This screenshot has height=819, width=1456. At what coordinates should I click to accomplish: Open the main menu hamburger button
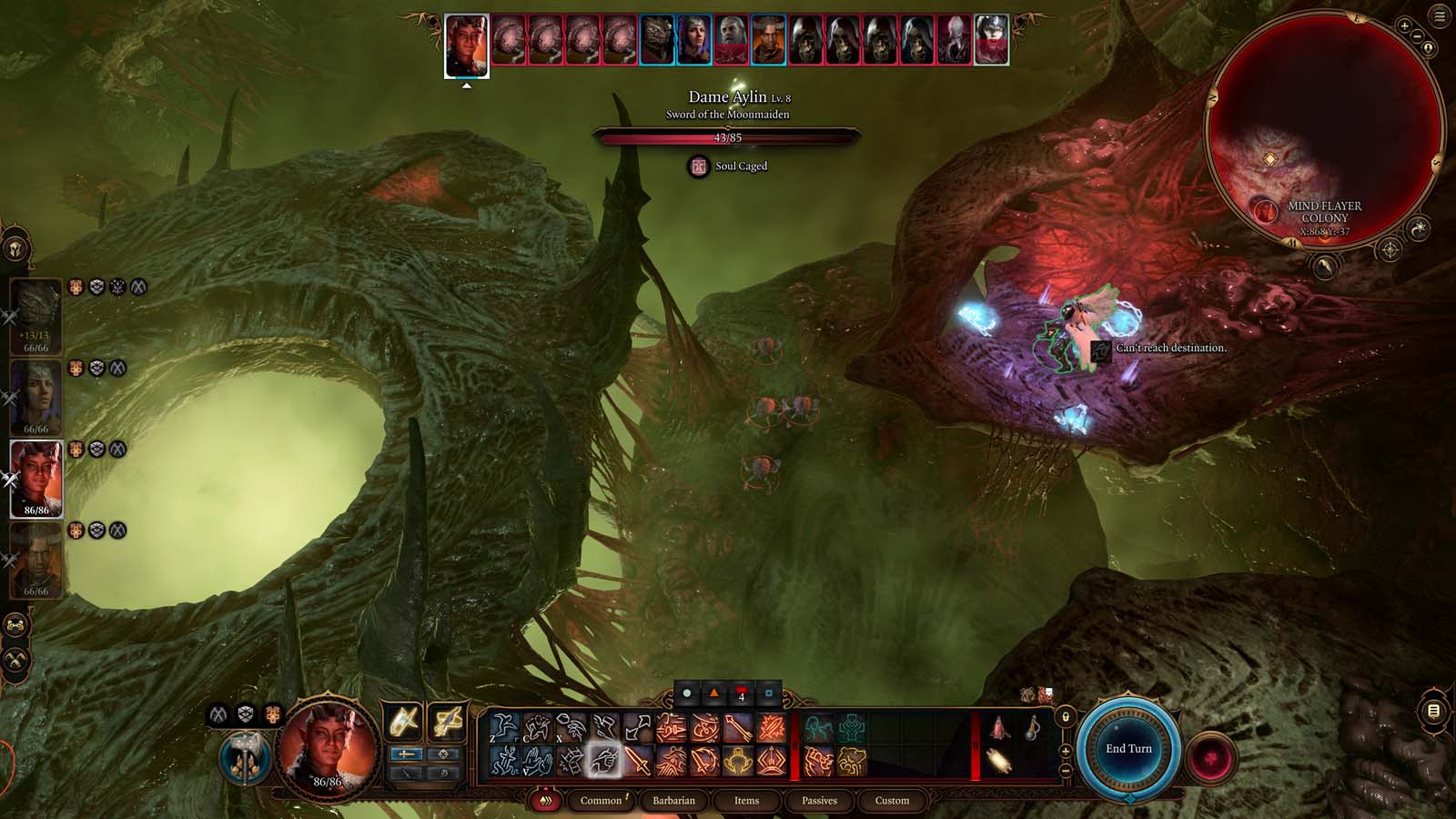(x=1440, y=16)
